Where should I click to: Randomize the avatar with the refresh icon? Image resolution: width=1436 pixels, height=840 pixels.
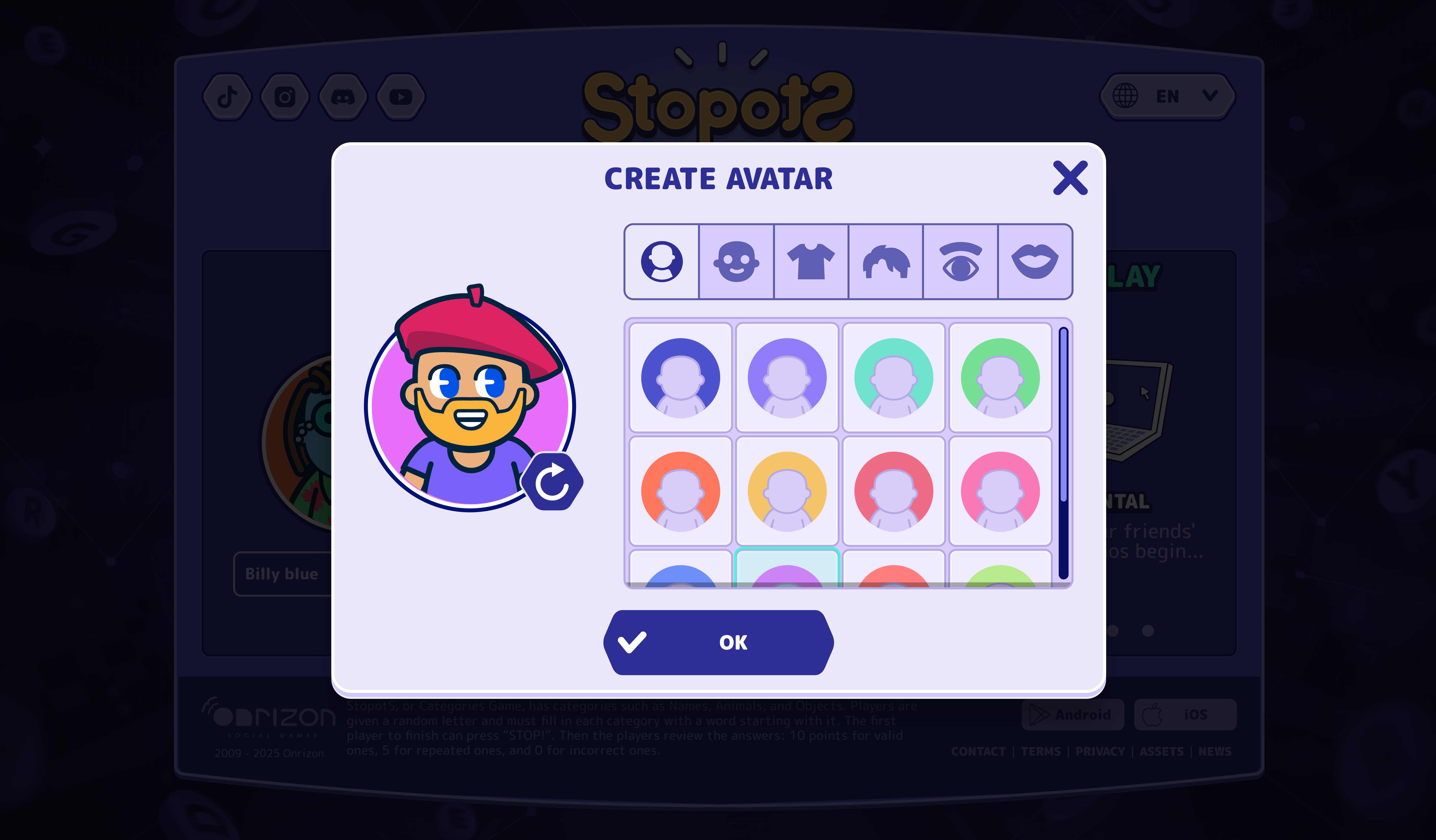pyautogui.click(x=552, y=482)
